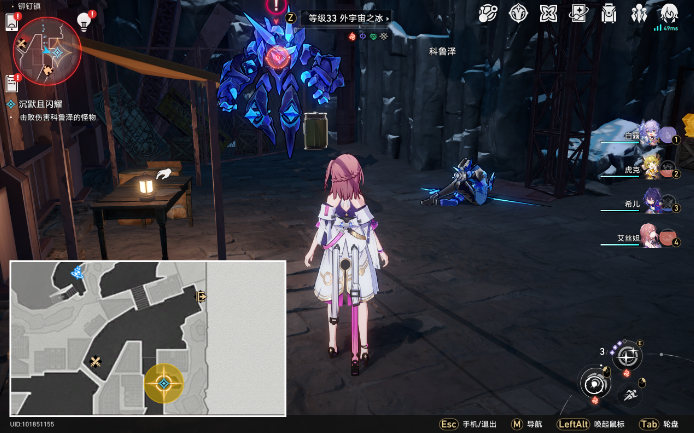Screen dimensions: 694x433
Task: Open the circular minimap
Action: tap(46, 48)
